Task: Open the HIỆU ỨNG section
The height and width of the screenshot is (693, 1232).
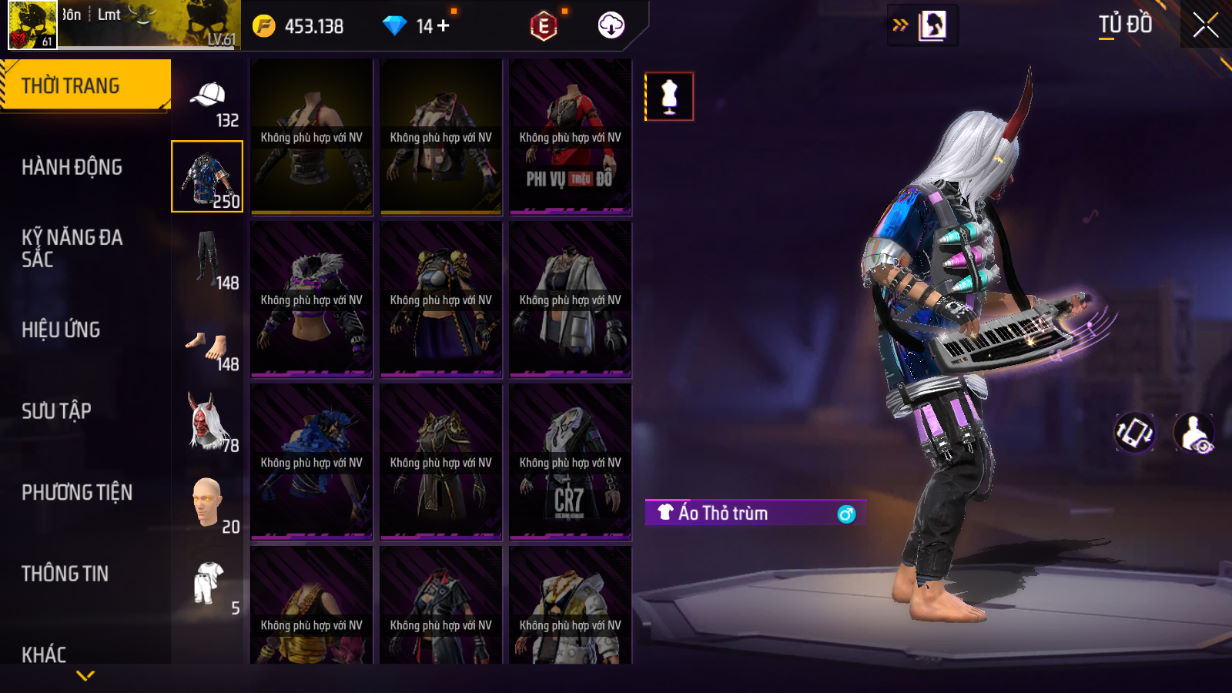Action: point(61,330)
